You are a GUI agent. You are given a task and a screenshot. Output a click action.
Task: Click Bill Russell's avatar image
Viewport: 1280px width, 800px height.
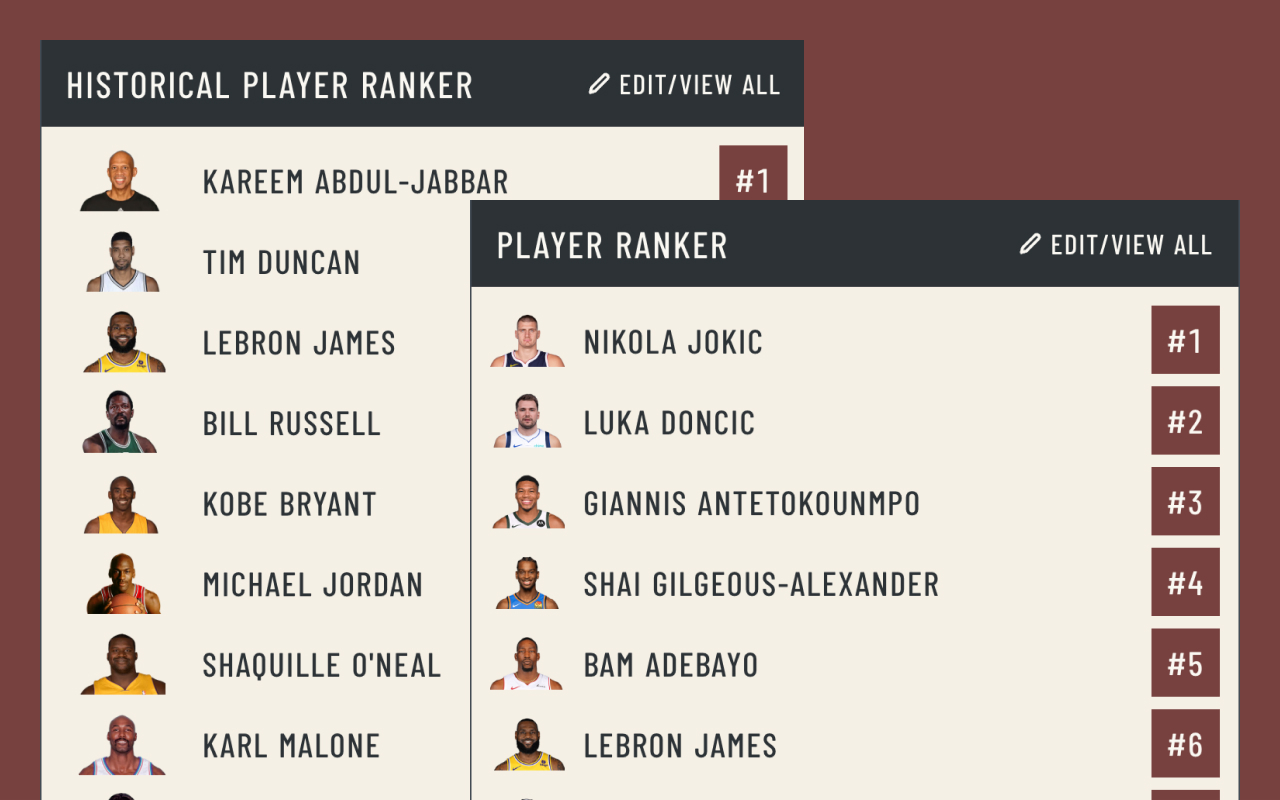tap(121, 422)
